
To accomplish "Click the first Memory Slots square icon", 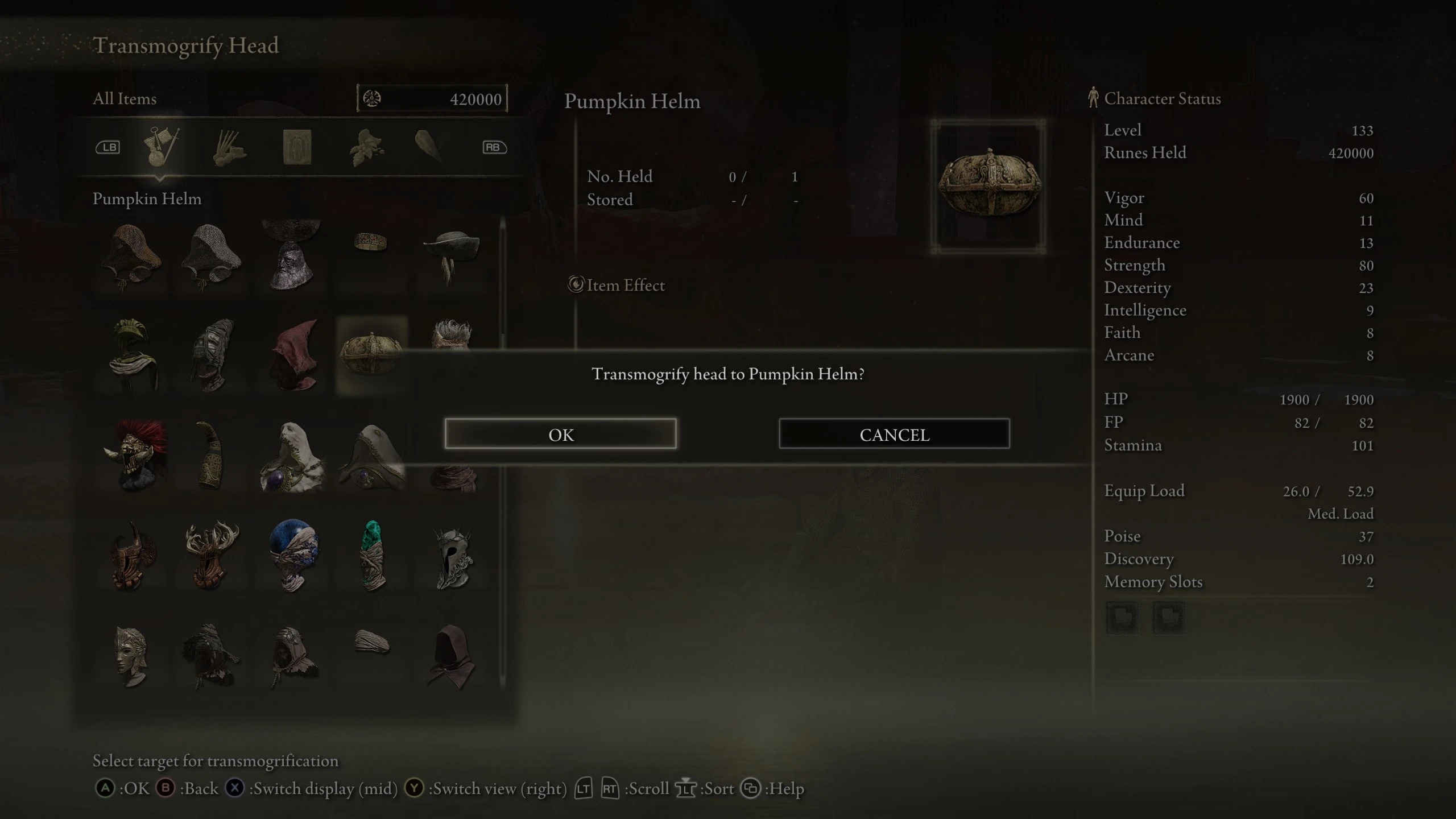I will [x=1123, y=617].
